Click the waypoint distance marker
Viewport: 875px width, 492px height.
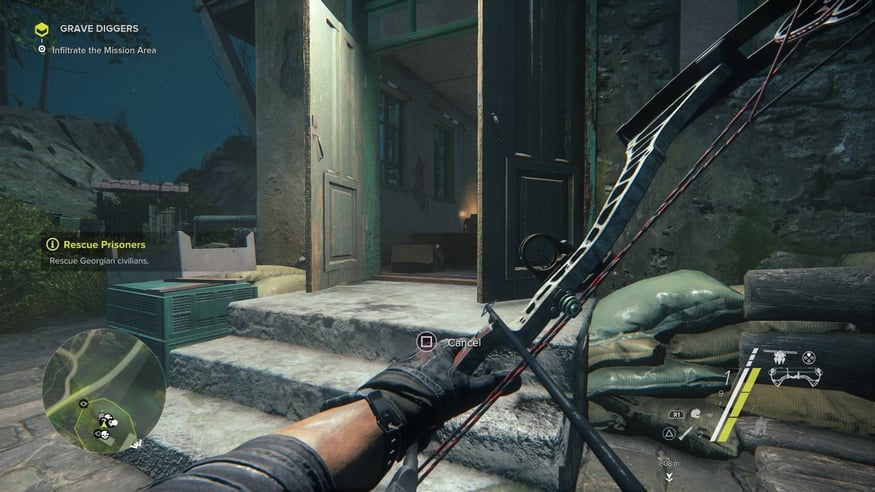668,467
